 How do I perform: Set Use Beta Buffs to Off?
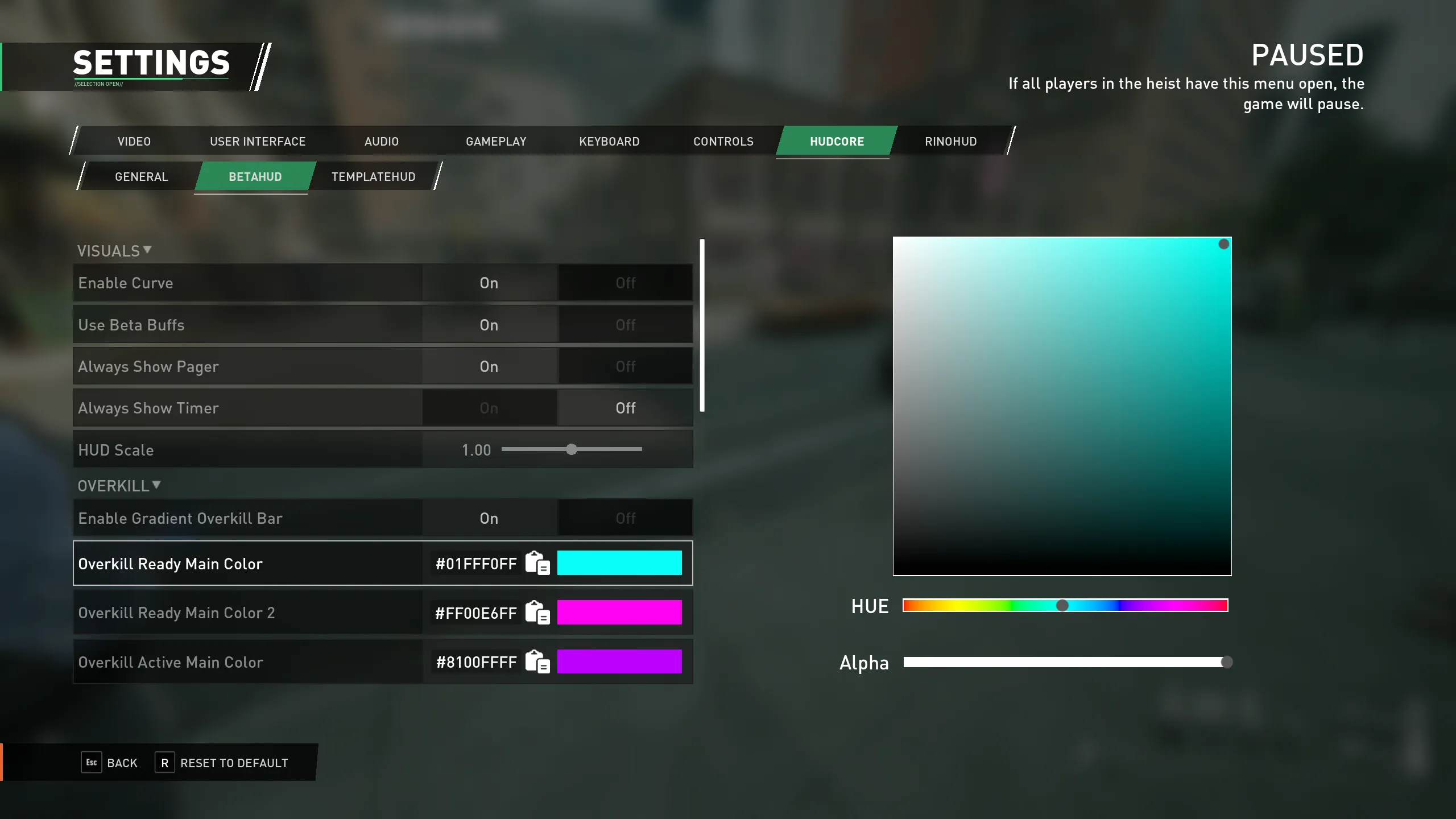(x=625, y=325)
